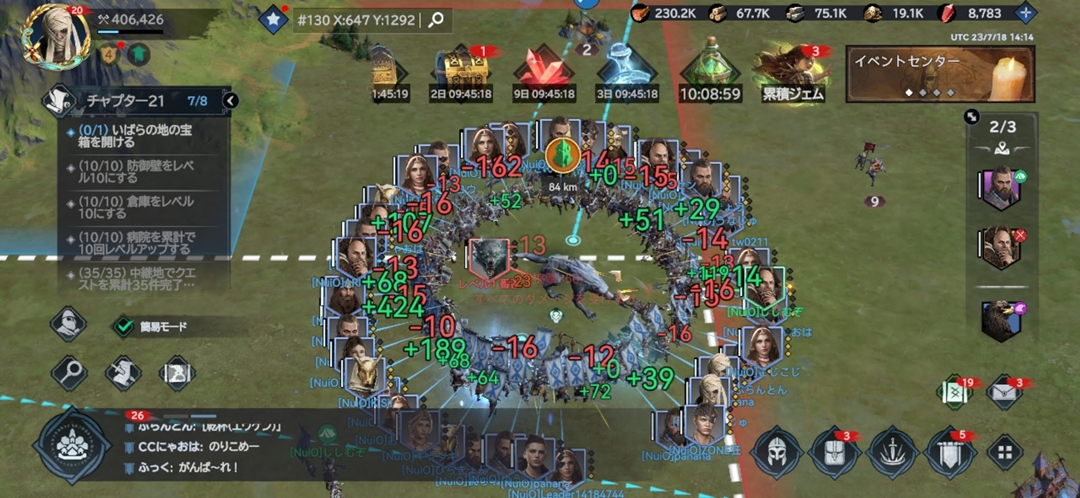Search coordinates with the magnifier button
Screen dimensions: 1080x498
coord(436,19)
